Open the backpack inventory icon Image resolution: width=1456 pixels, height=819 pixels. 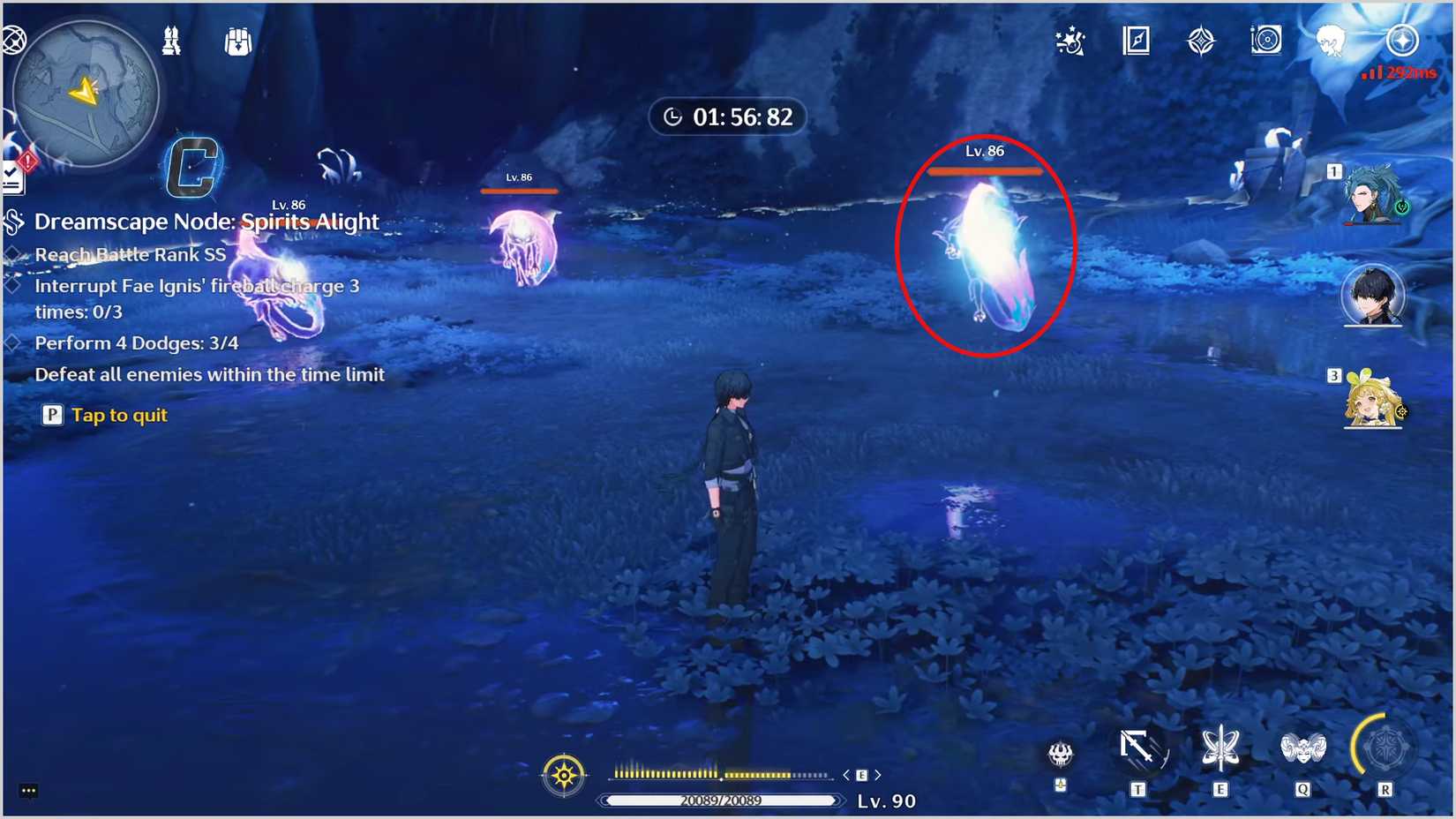236,40
